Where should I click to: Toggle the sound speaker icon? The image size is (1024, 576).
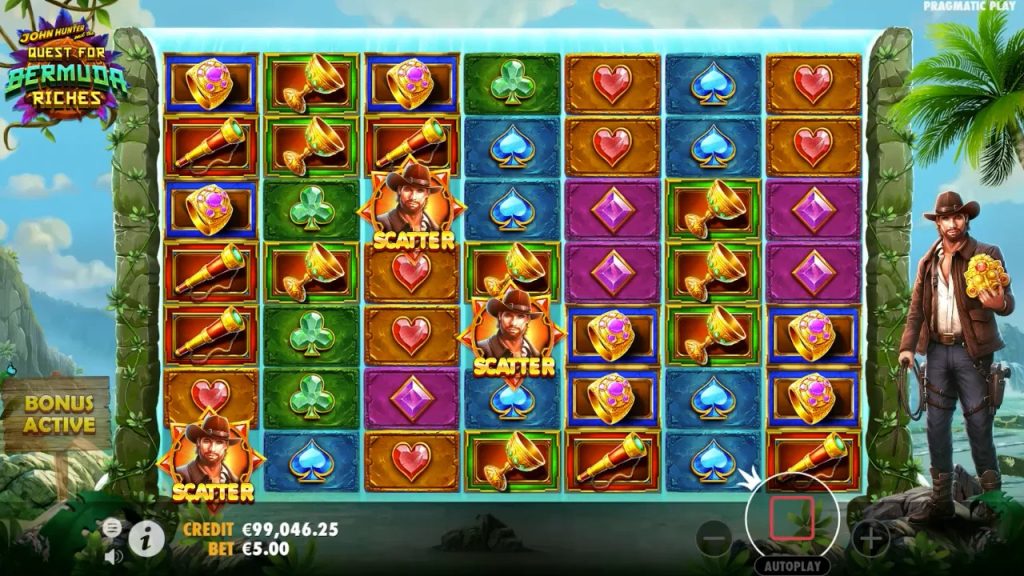point(112,555)
